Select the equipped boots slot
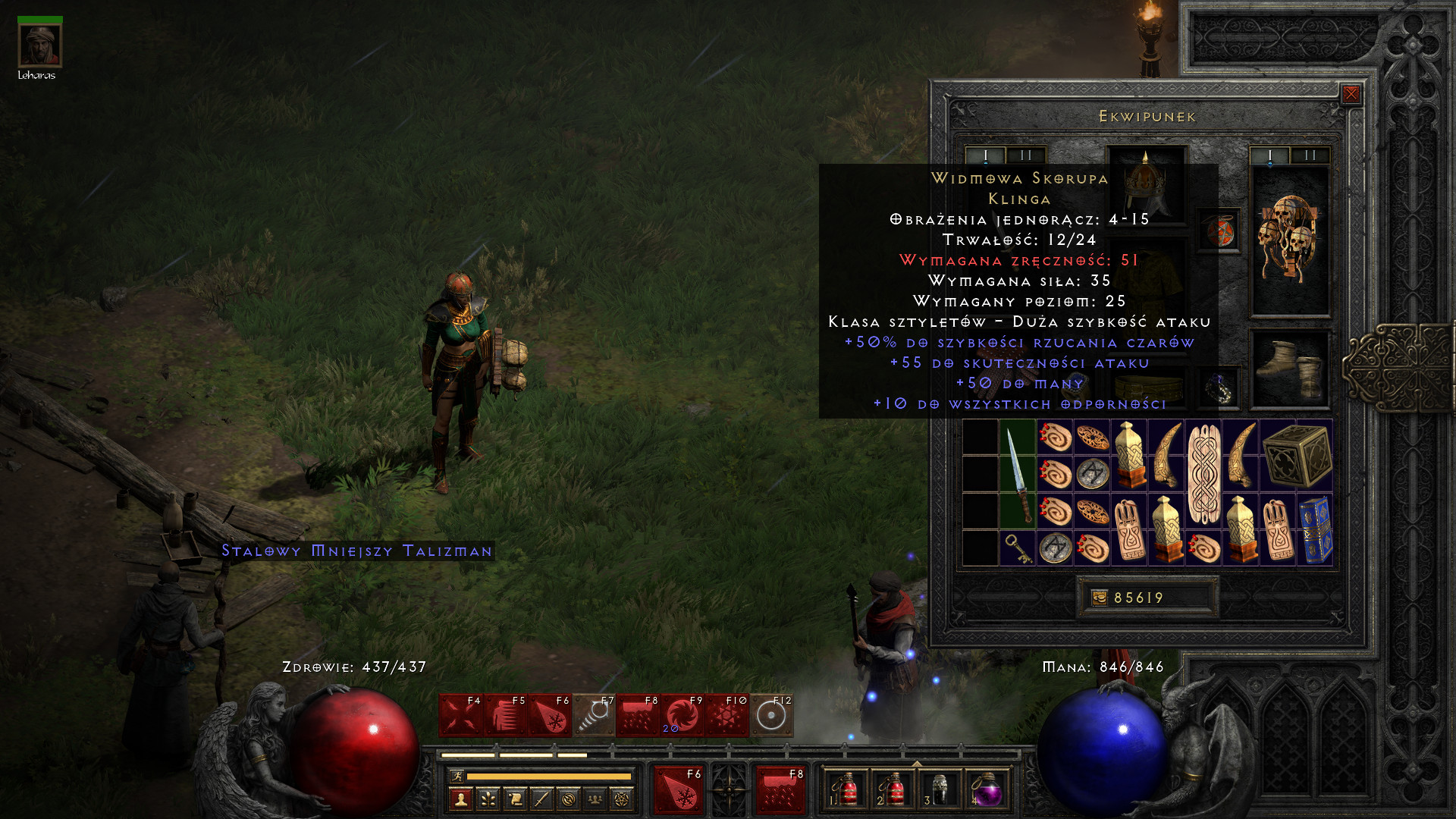This screenshot has height=819, width=1456. 1288,369
